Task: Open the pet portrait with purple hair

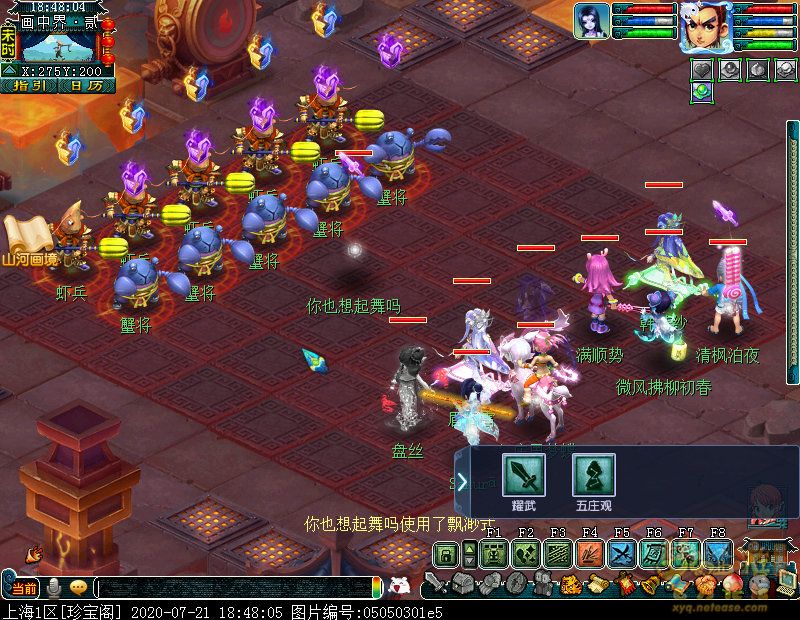Action: [592, 21]
